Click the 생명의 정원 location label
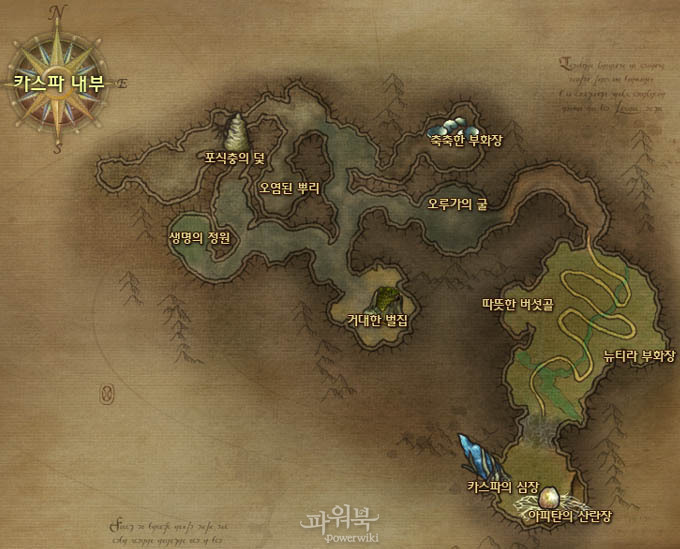 point(200,238)
